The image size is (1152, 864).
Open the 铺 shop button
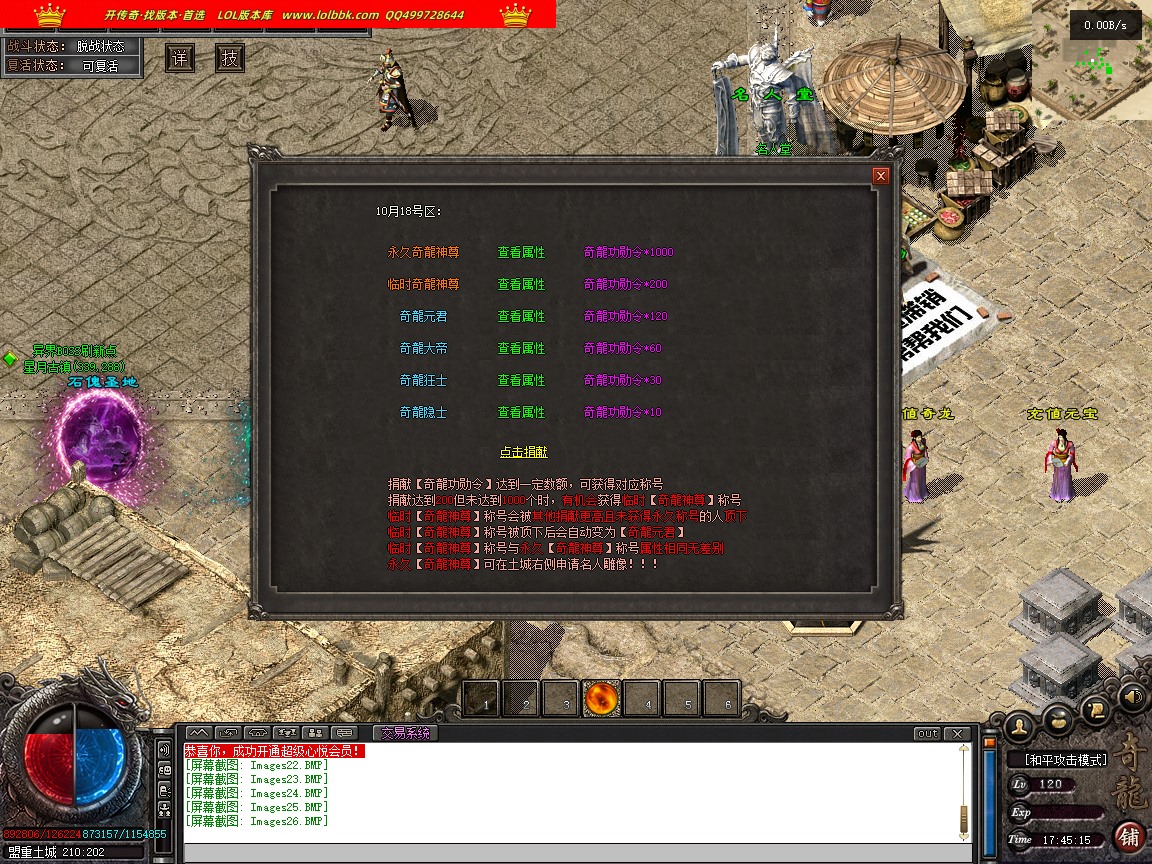coord(1130,836)
